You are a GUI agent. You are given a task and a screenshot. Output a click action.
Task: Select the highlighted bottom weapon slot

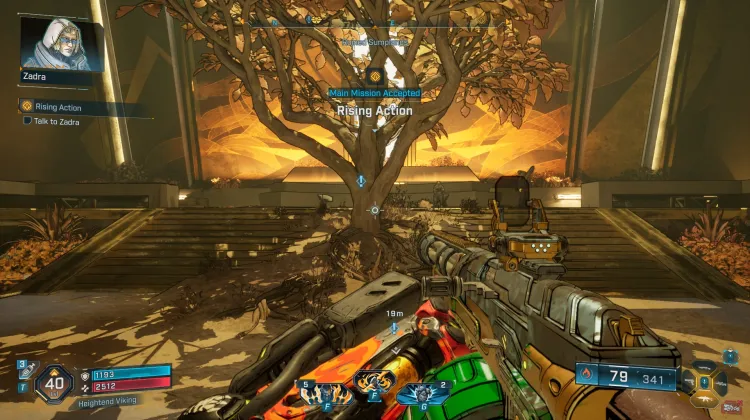click(x=706, y=397)
